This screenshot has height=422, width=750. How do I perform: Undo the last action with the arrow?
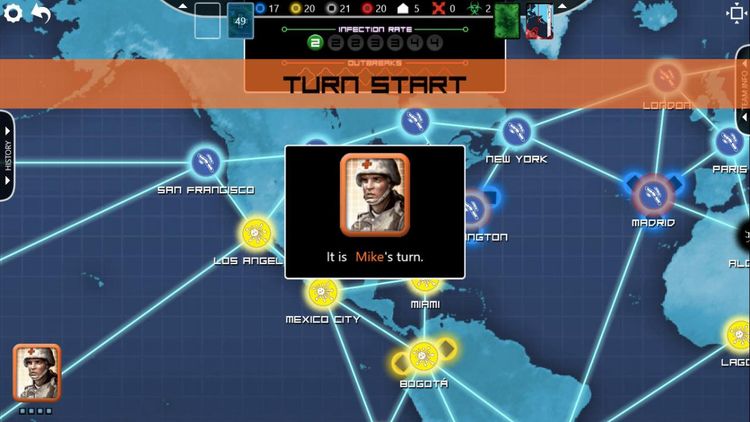click(42, 14)
